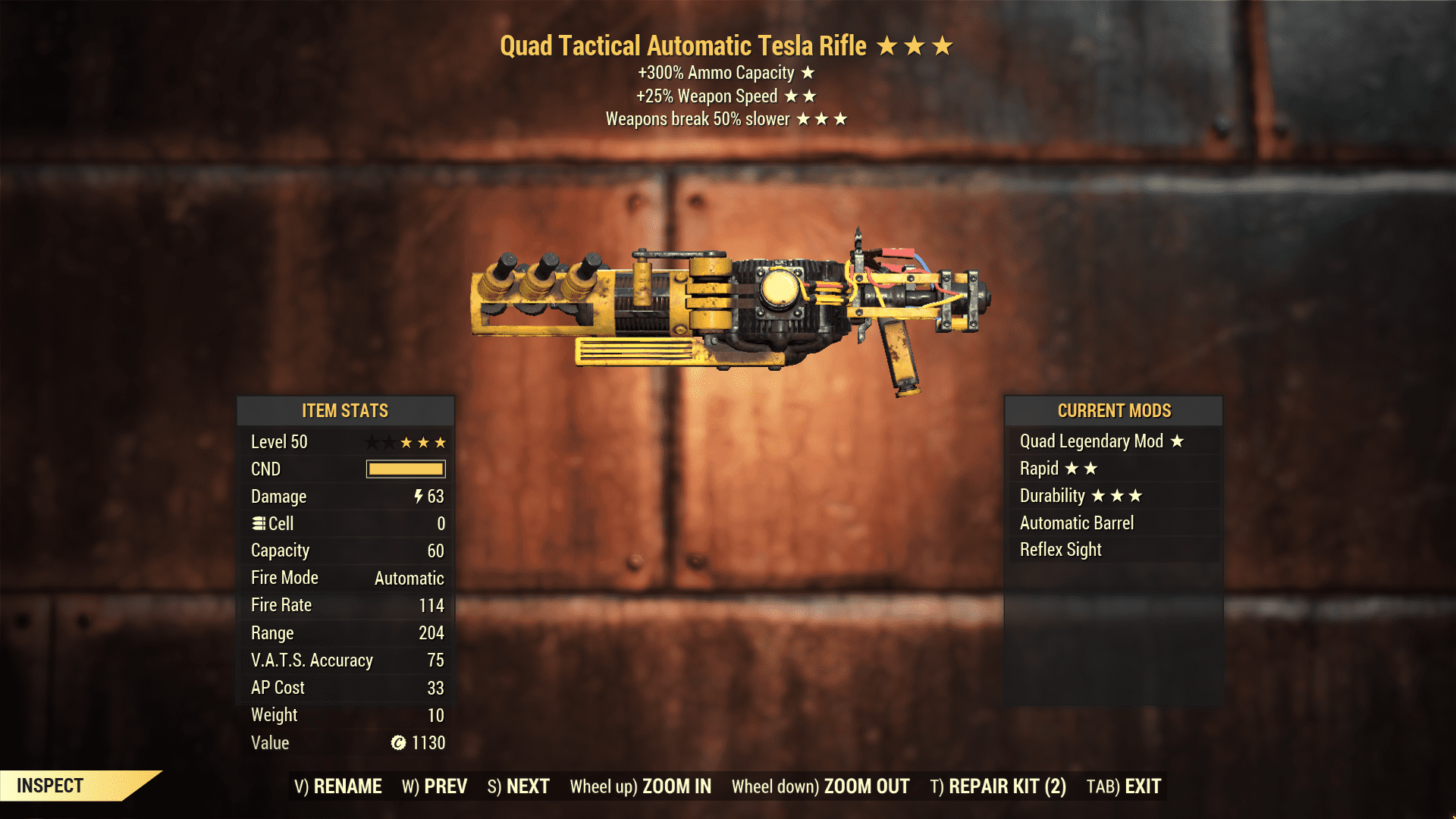This screenshot has width=1456, height=819.
Task: Select the Rapid mod row
Action: 1059,469
